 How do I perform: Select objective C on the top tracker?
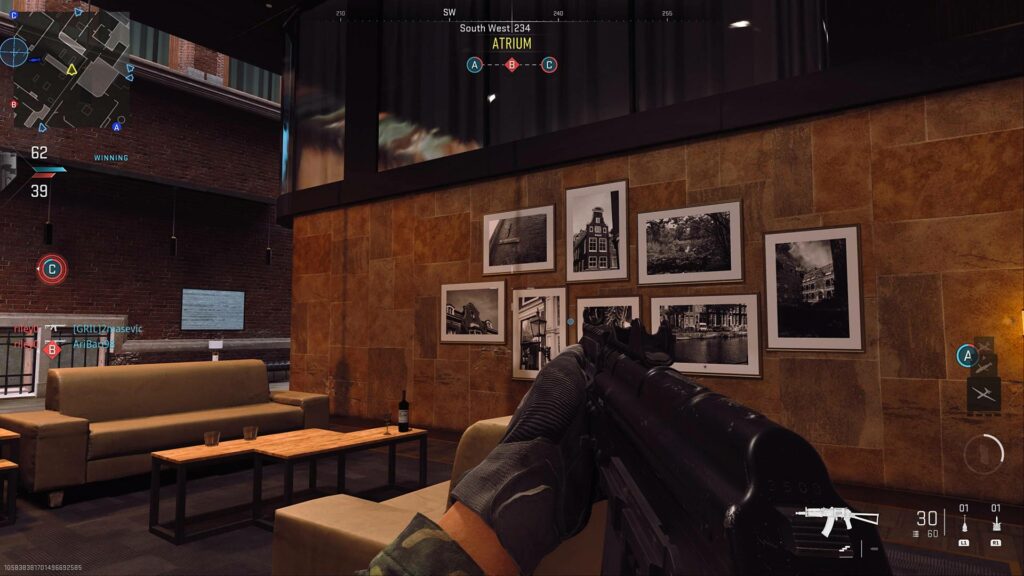click(x=549, y=65)
